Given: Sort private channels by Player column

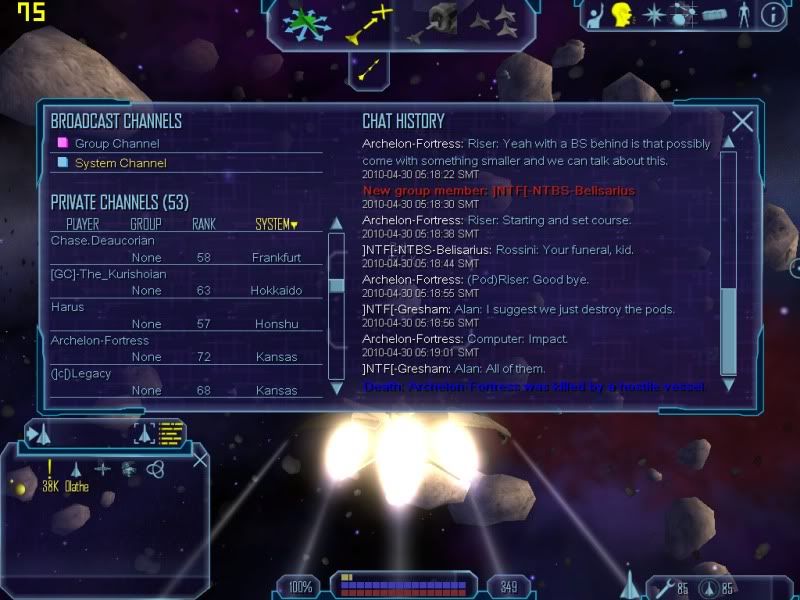Looking at the screenshot, I should coord(82,224).
